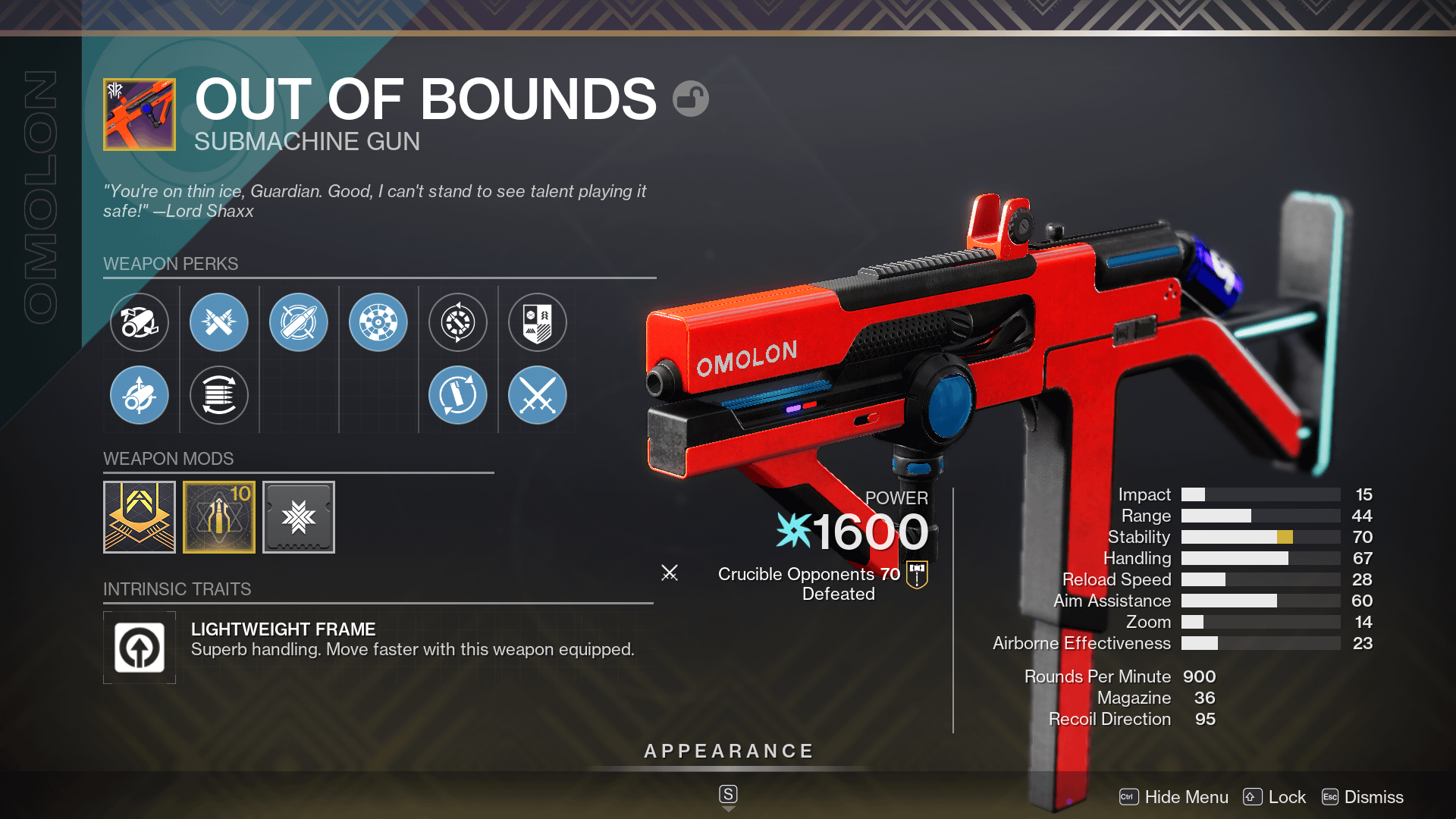Open the first gold weapon mod slot
The width and height of the screenshot is (1456, 819).
coord(140,516)
